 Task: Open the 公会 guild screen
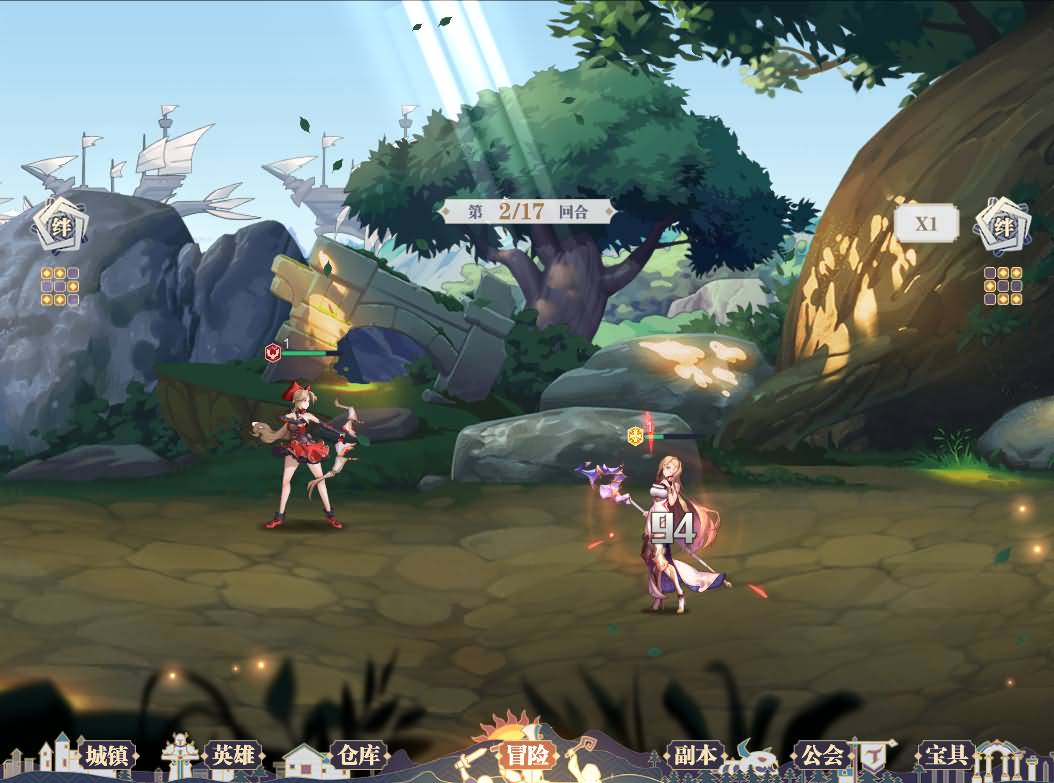click(821, 755)
